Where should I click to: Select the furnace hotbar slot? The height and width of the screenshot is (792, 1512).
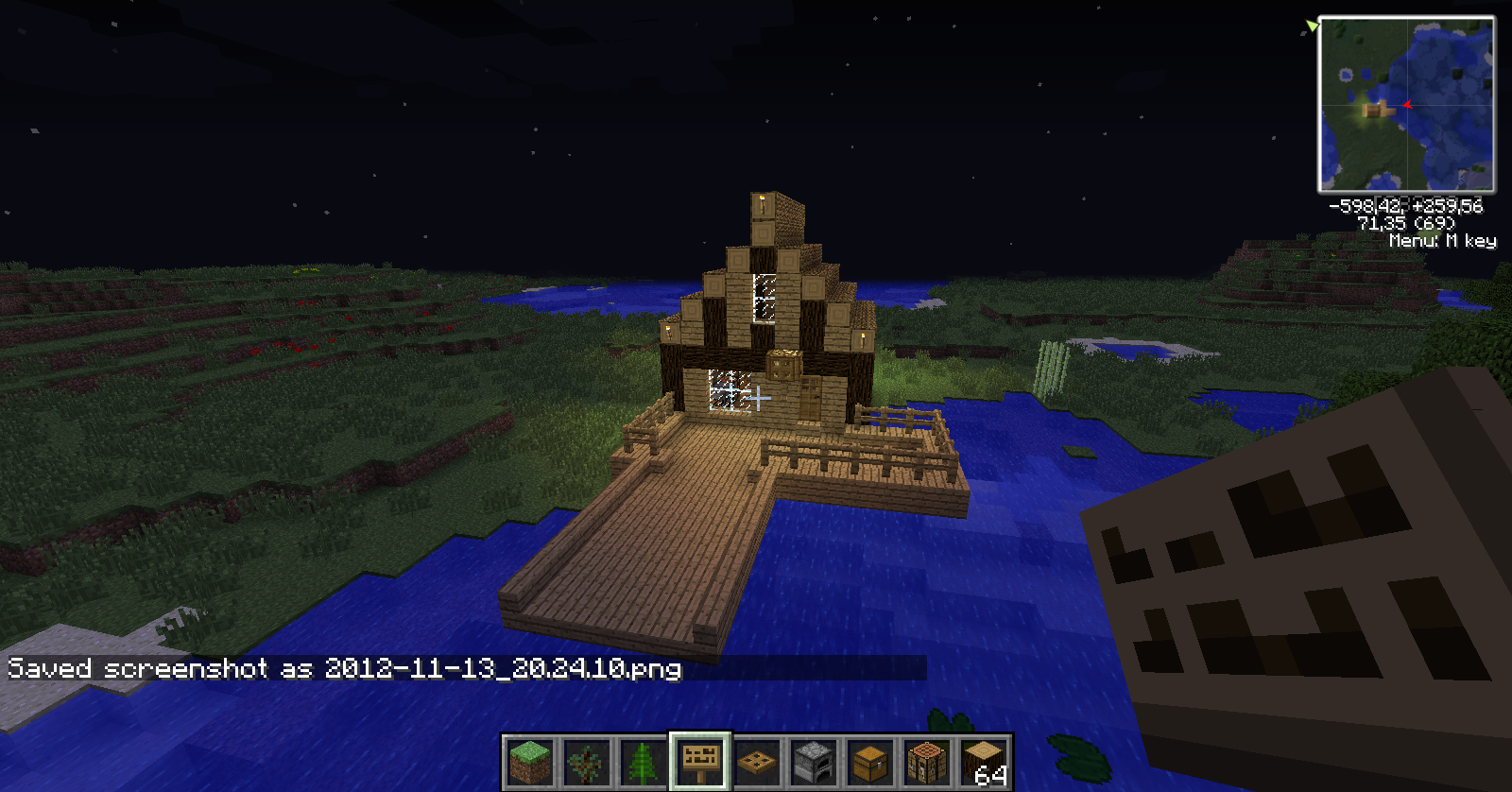814,762
